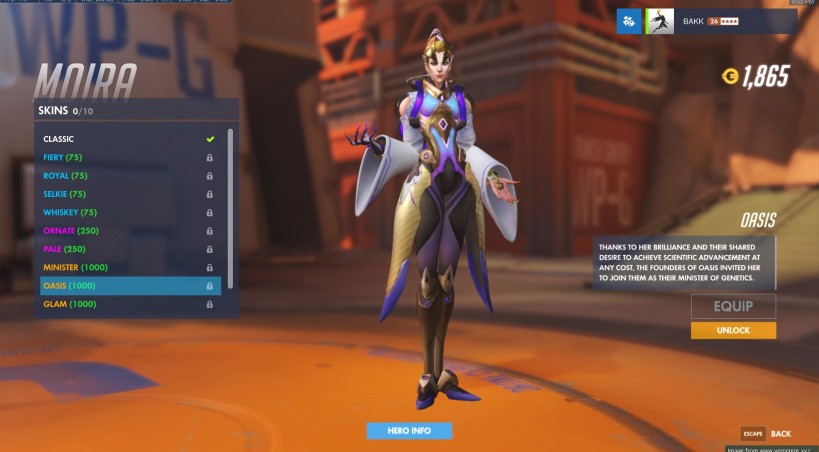This screenshot has height=452, width=819.
Task: Select the Pale skin
Action: pos(129,249)
